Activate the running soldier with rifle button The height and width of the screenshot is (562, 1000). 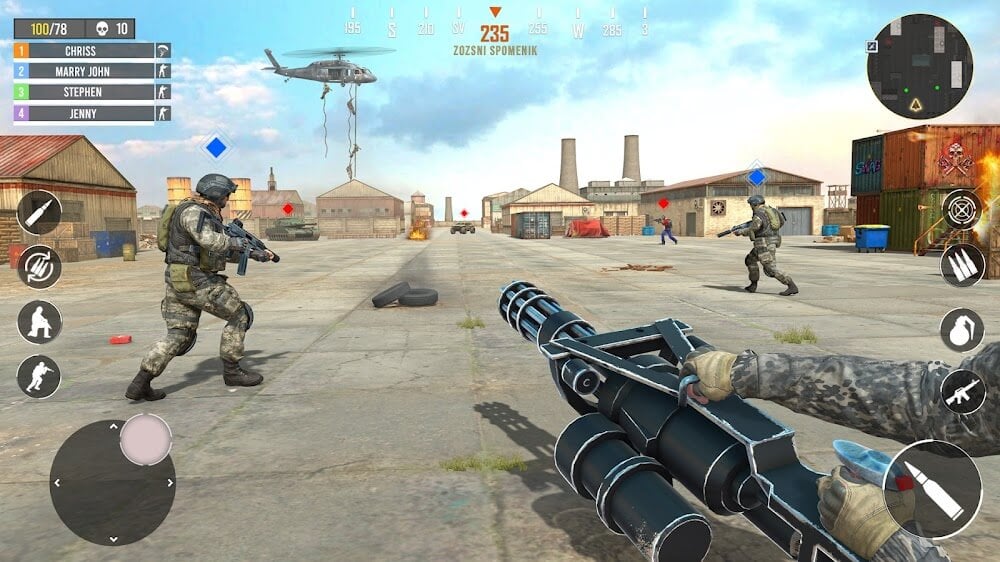coord(40,377)
